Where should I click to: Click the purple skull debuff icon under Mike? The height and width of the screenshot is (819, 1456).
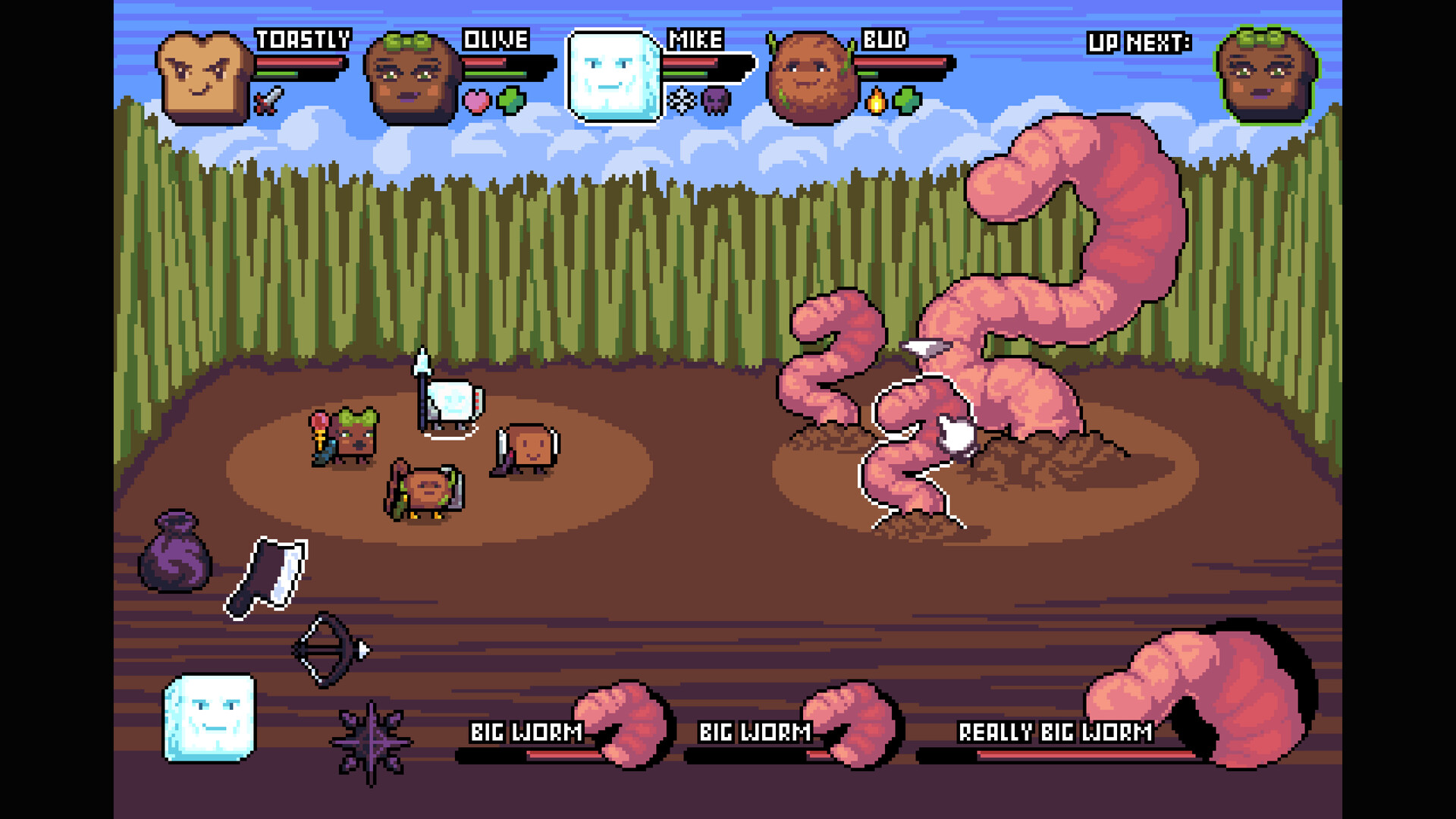(716, 99)
